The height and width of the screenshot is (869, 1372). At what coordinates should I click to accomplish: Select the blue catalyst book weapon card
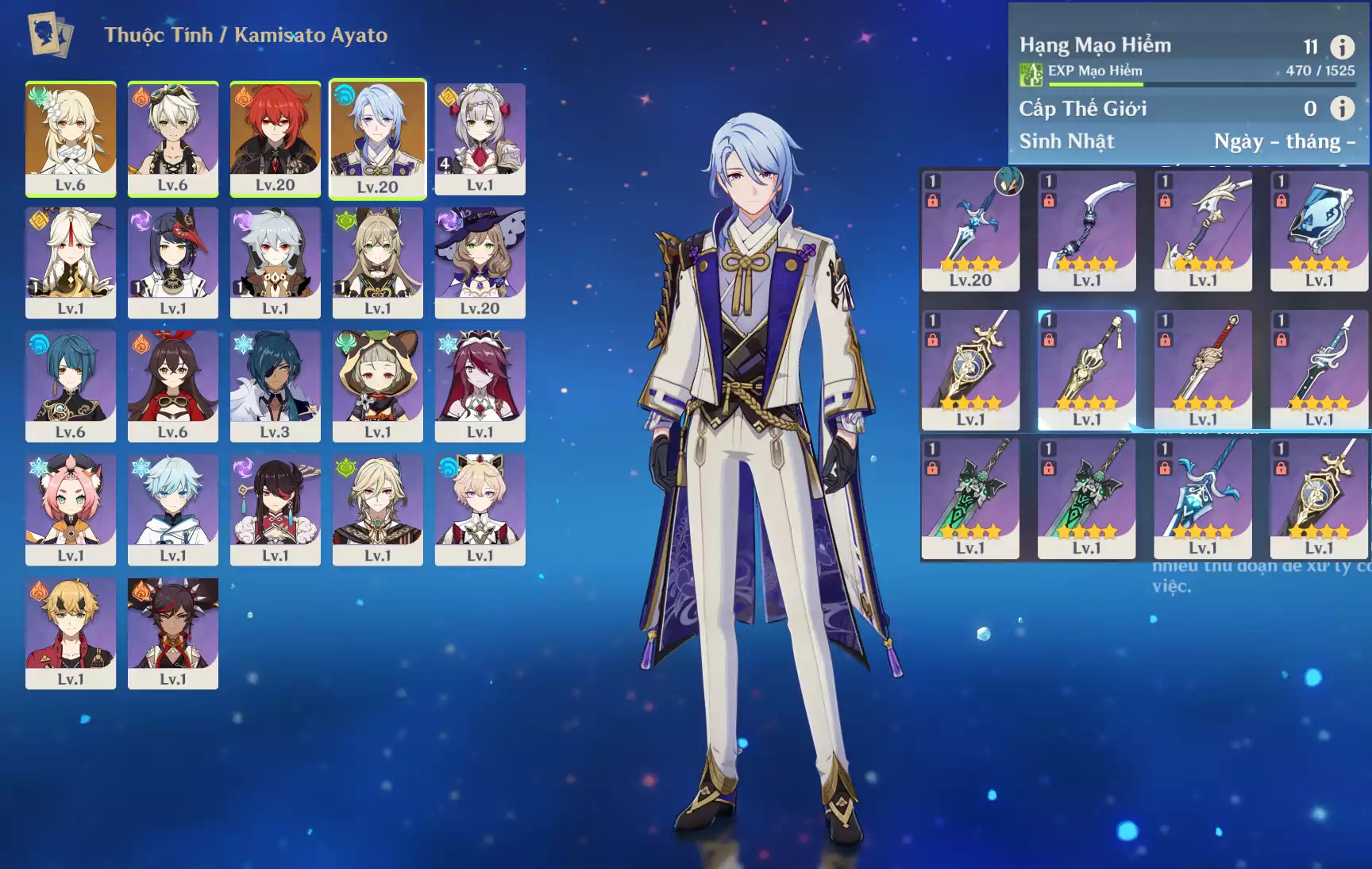1319,230
